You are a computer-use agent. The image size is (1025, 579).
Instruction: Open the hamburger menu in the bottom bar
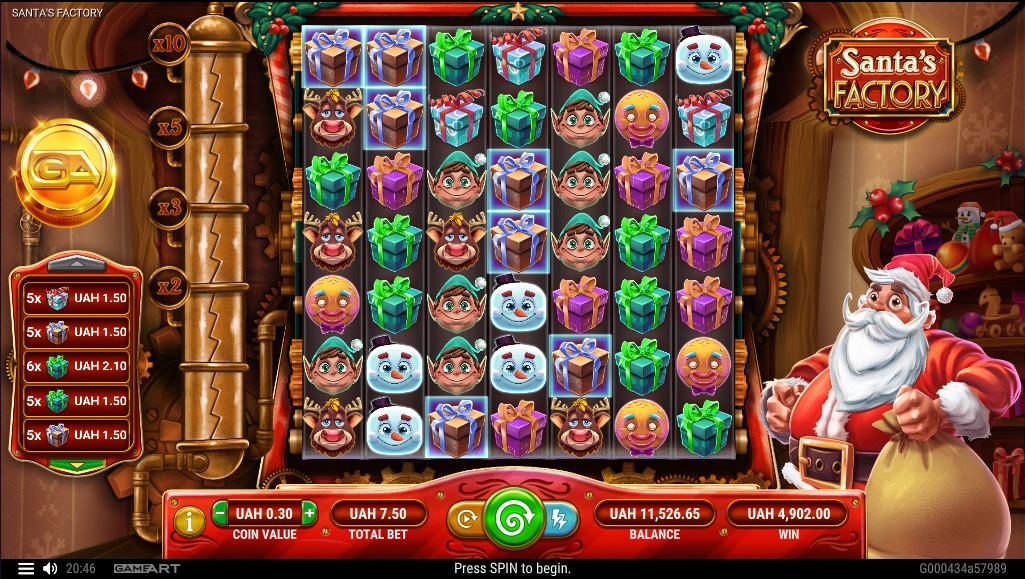26,569
